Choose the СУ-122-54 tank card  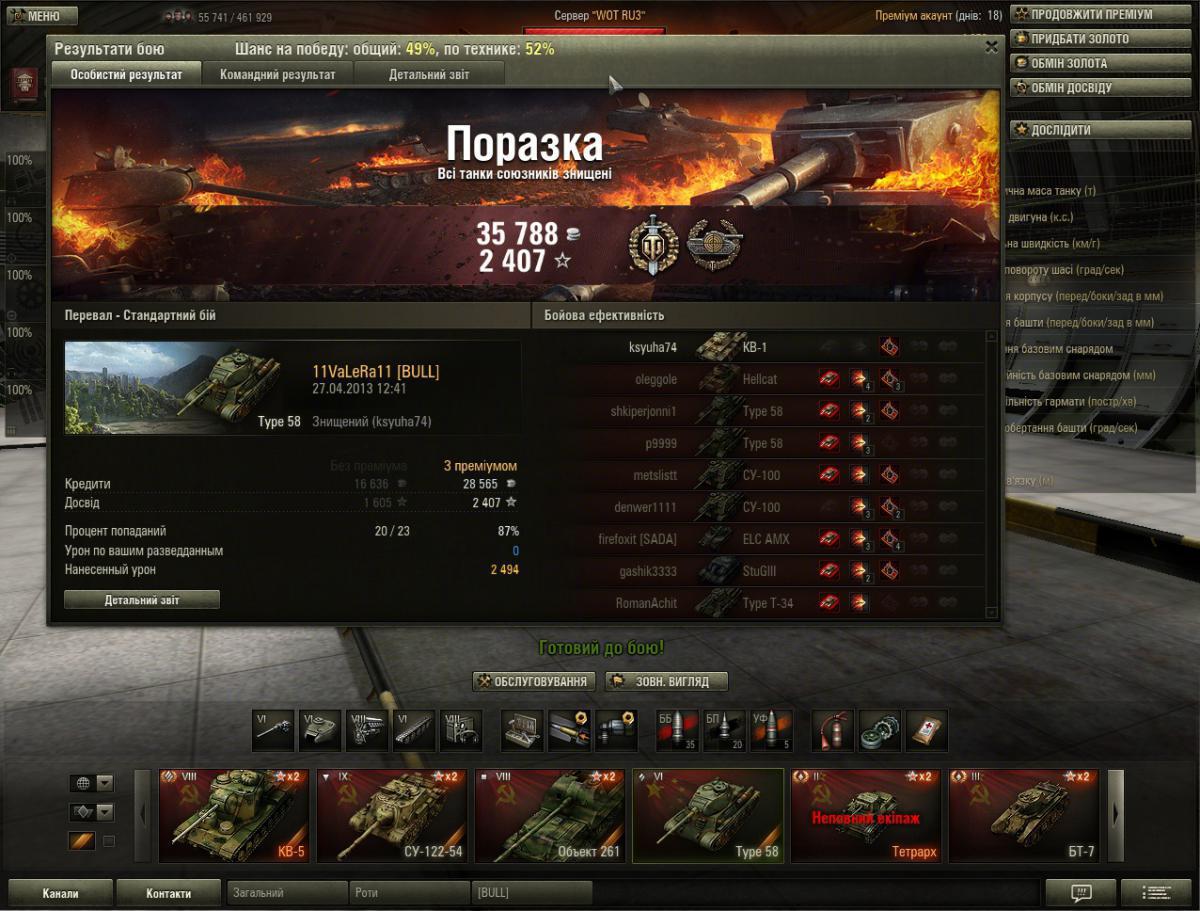coord(392,815)
